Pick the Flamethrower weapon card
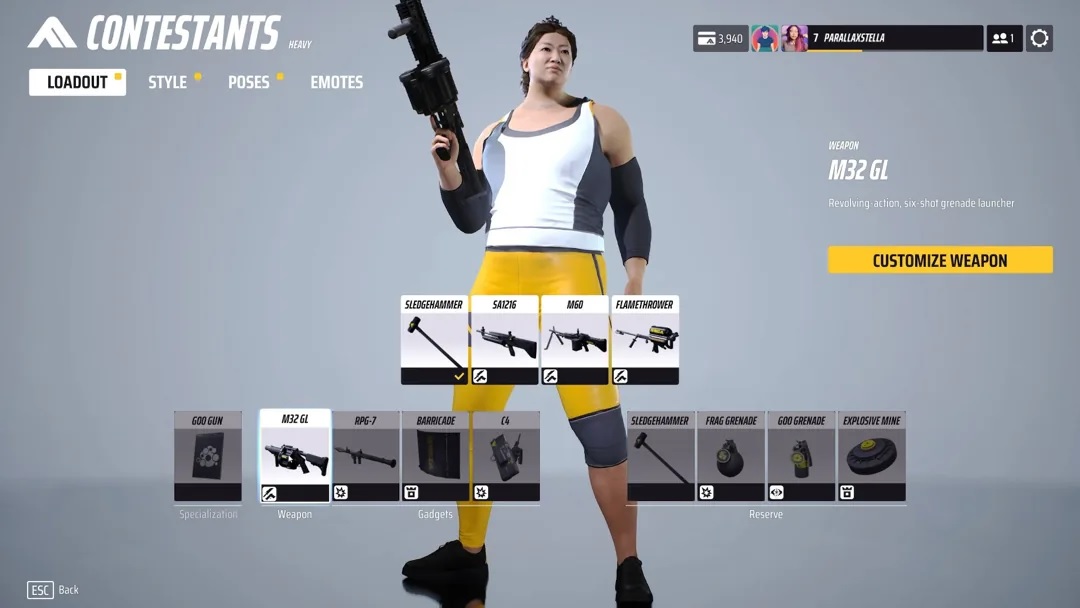The image size is (1080, 608). click(645, 340)
